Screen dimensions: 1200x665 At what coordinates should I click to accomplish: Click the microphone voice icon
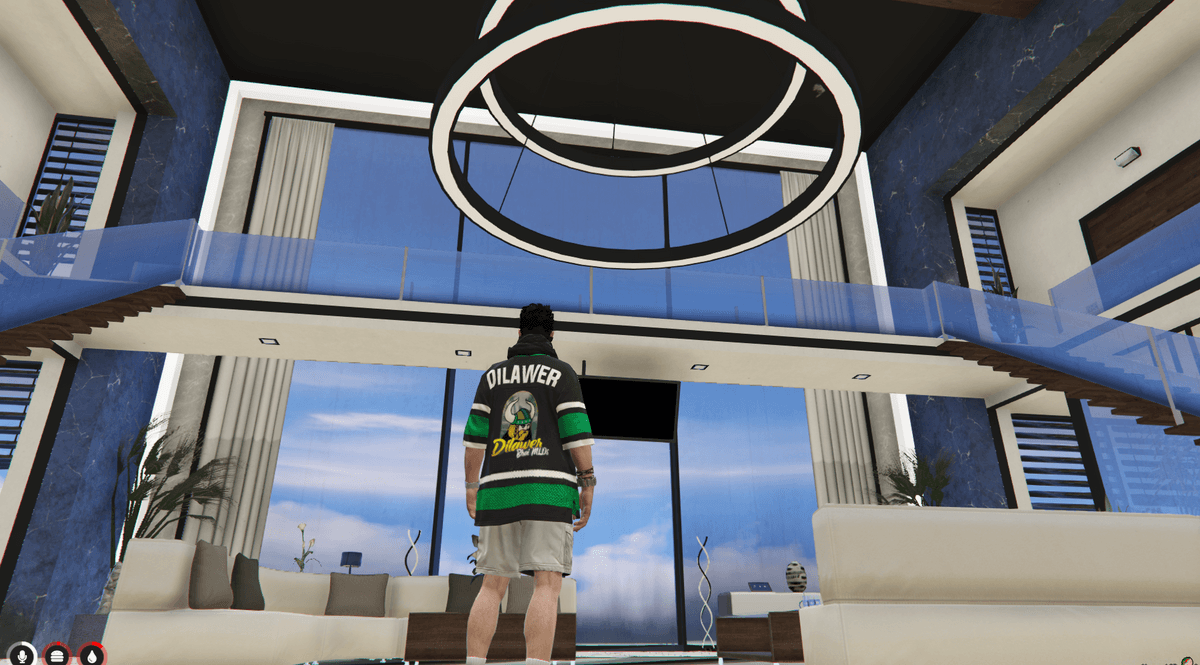[x=21, y=656]
